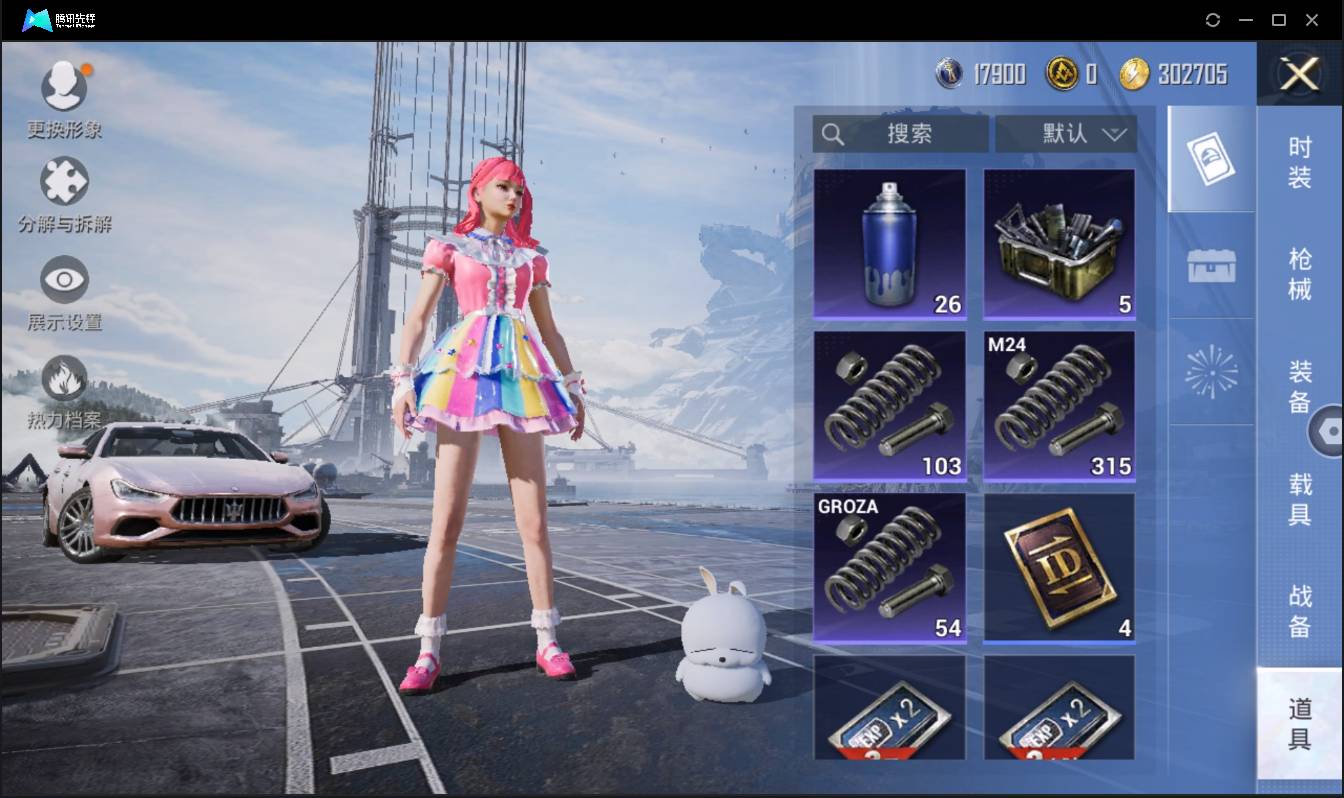Switch to the 载具 vehicles tab
1344x798 pixels.
click(1299, 499)
